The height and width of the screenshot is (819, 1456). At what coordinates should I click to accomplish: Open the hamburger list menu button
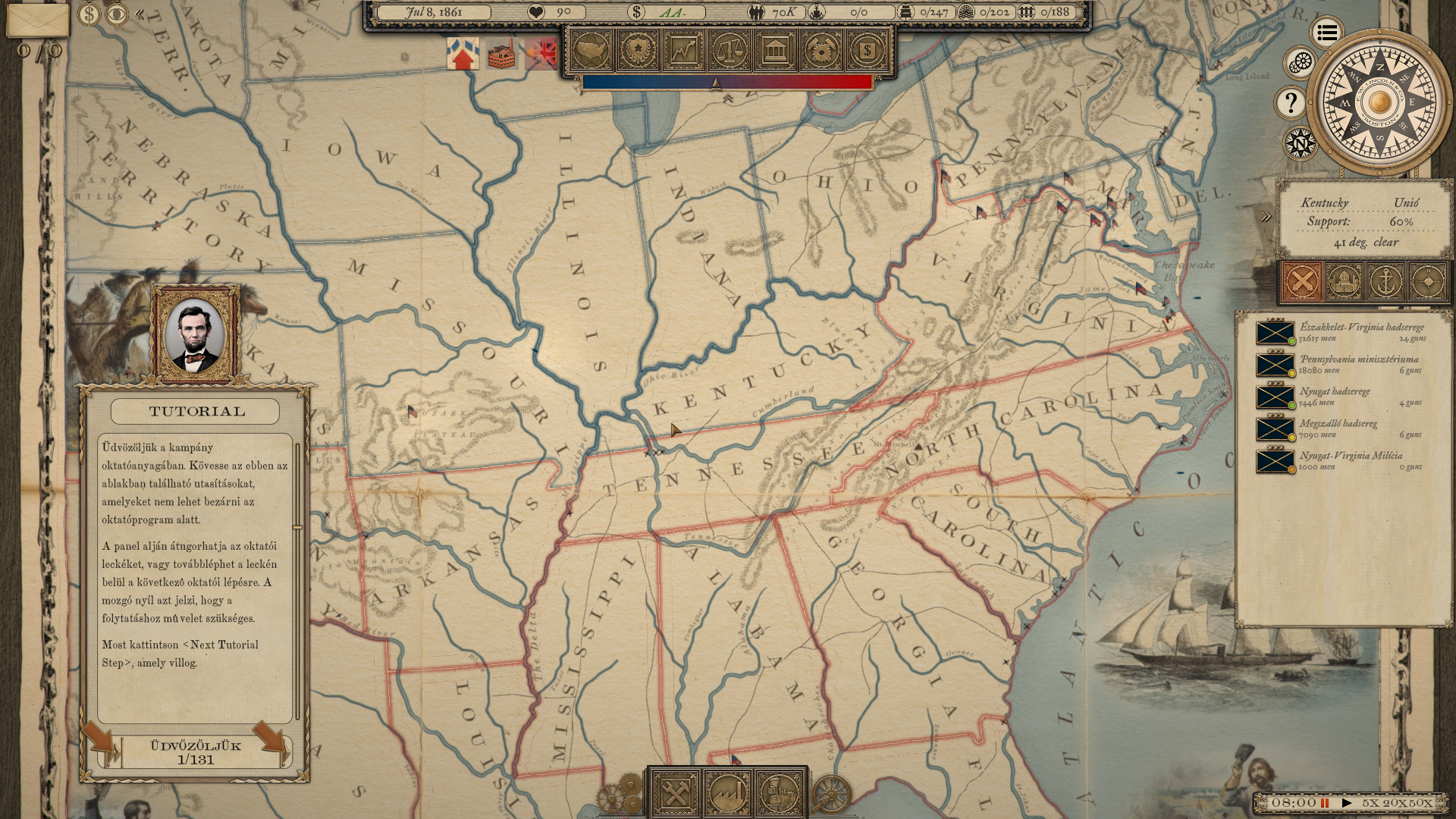[x=1326, y=33]
